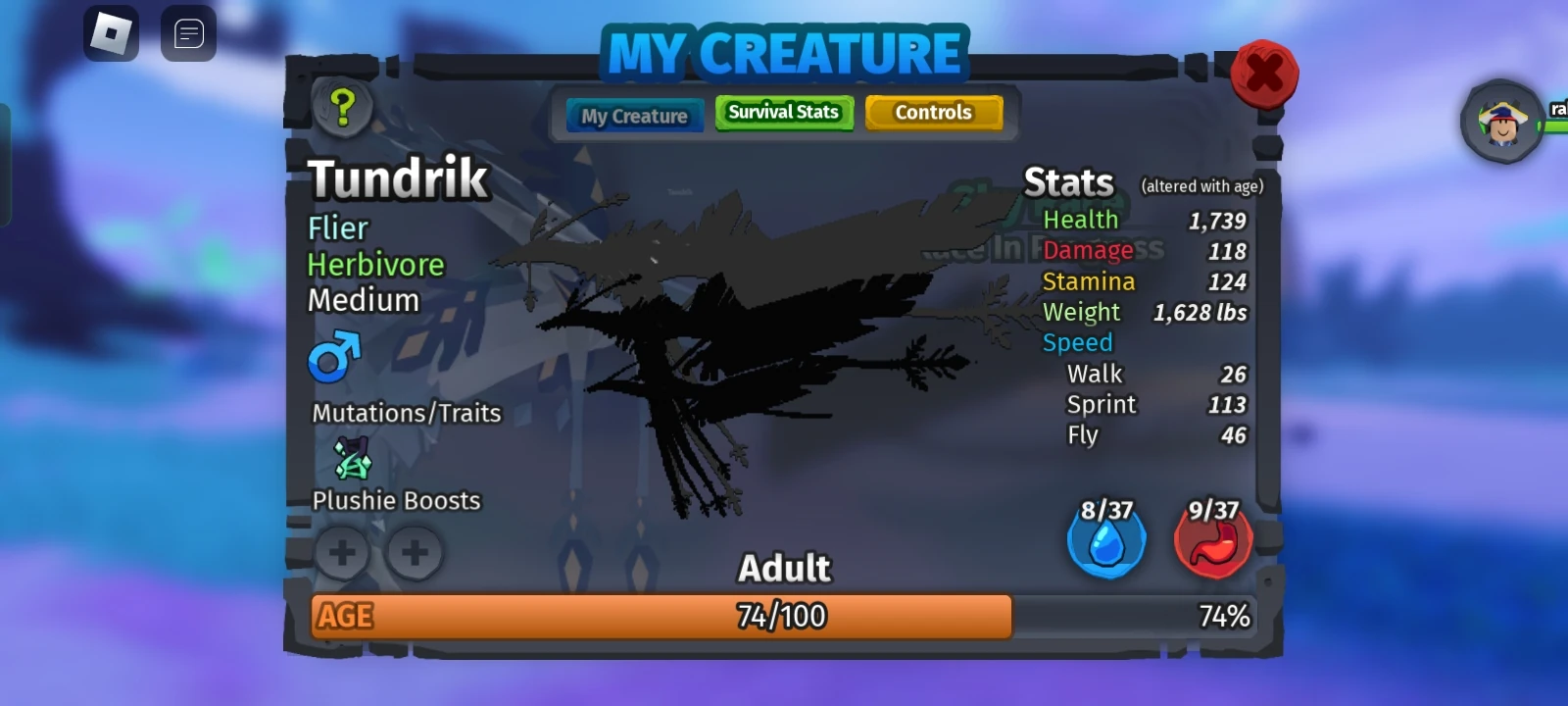The image size is (1568, 706).
Task: Toggle the Survival Stats view
Action: (783, 112)
